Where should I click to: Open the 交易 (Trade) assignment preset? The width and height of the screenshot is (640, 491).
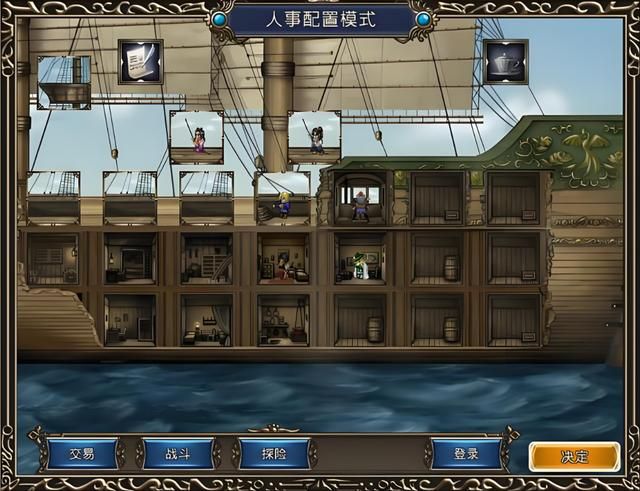point(82,454)
